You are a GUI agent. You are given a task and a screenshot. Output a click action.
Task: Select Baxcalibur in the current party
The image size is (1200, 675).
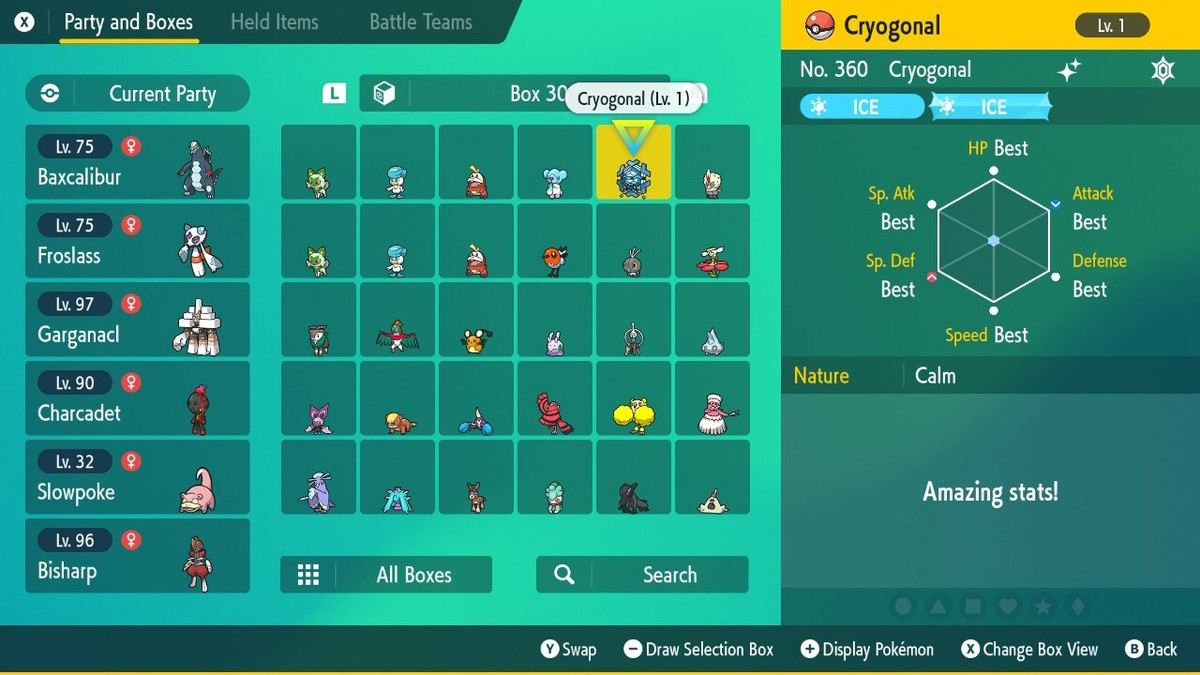(137, 162)
